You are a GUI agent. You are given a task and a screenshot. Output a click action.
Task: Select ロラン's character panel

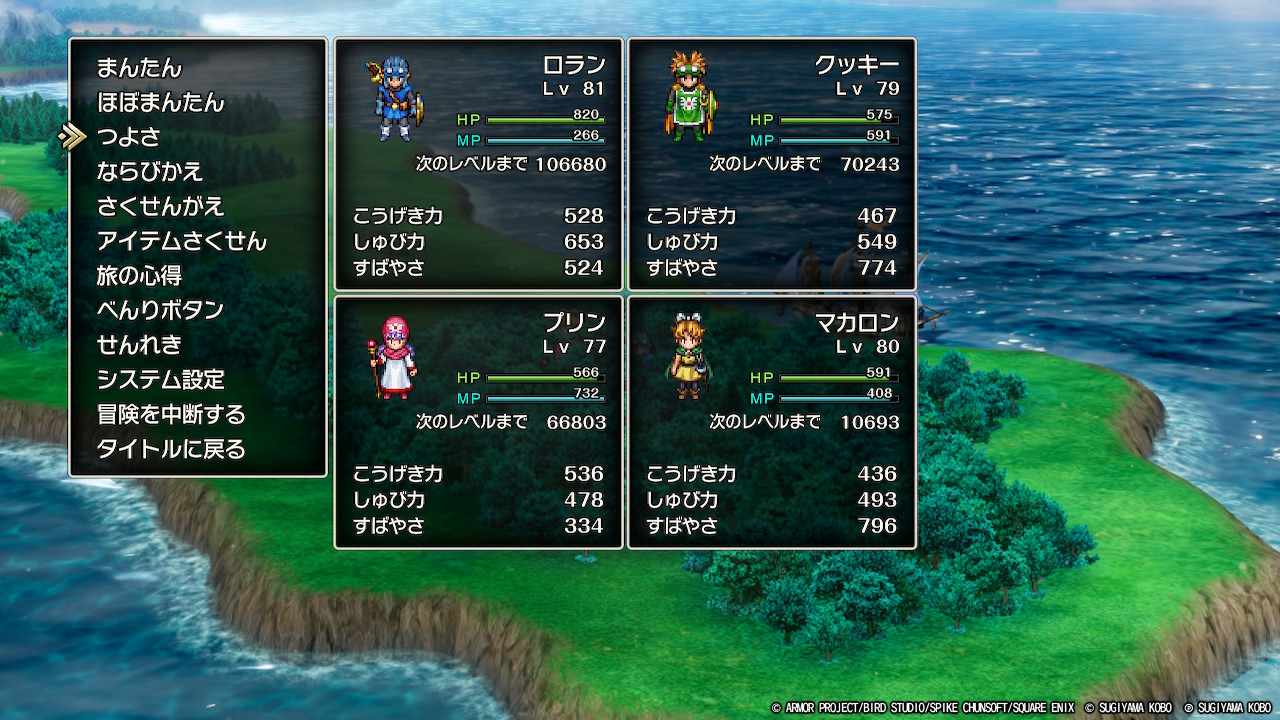(x=479, y=165)
